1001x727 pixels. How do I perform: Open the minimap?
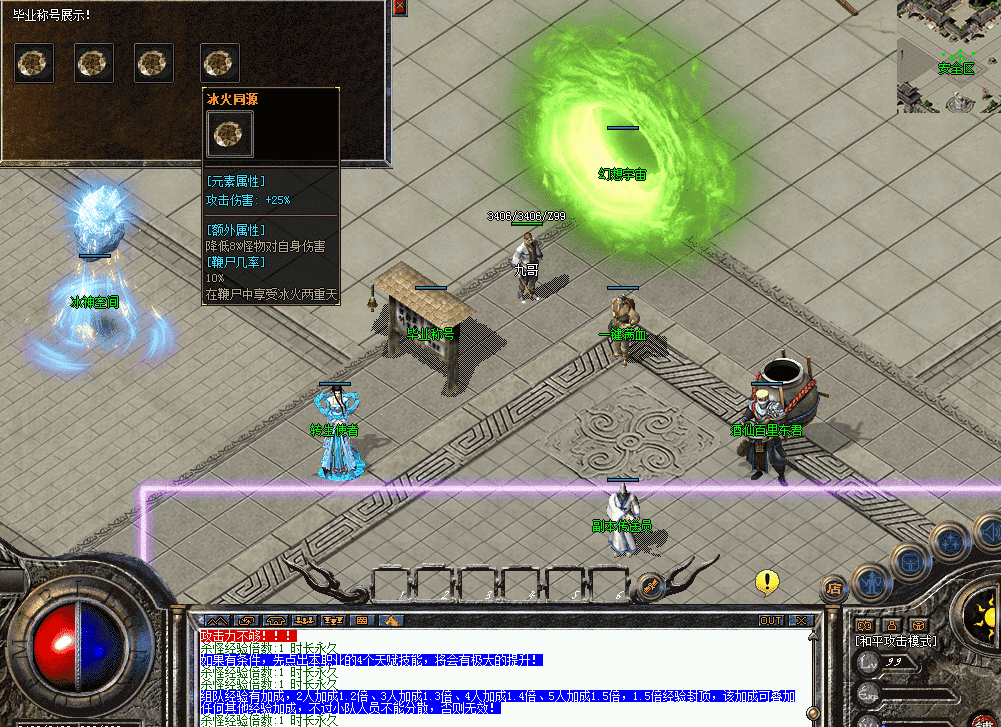coord(948,55)
